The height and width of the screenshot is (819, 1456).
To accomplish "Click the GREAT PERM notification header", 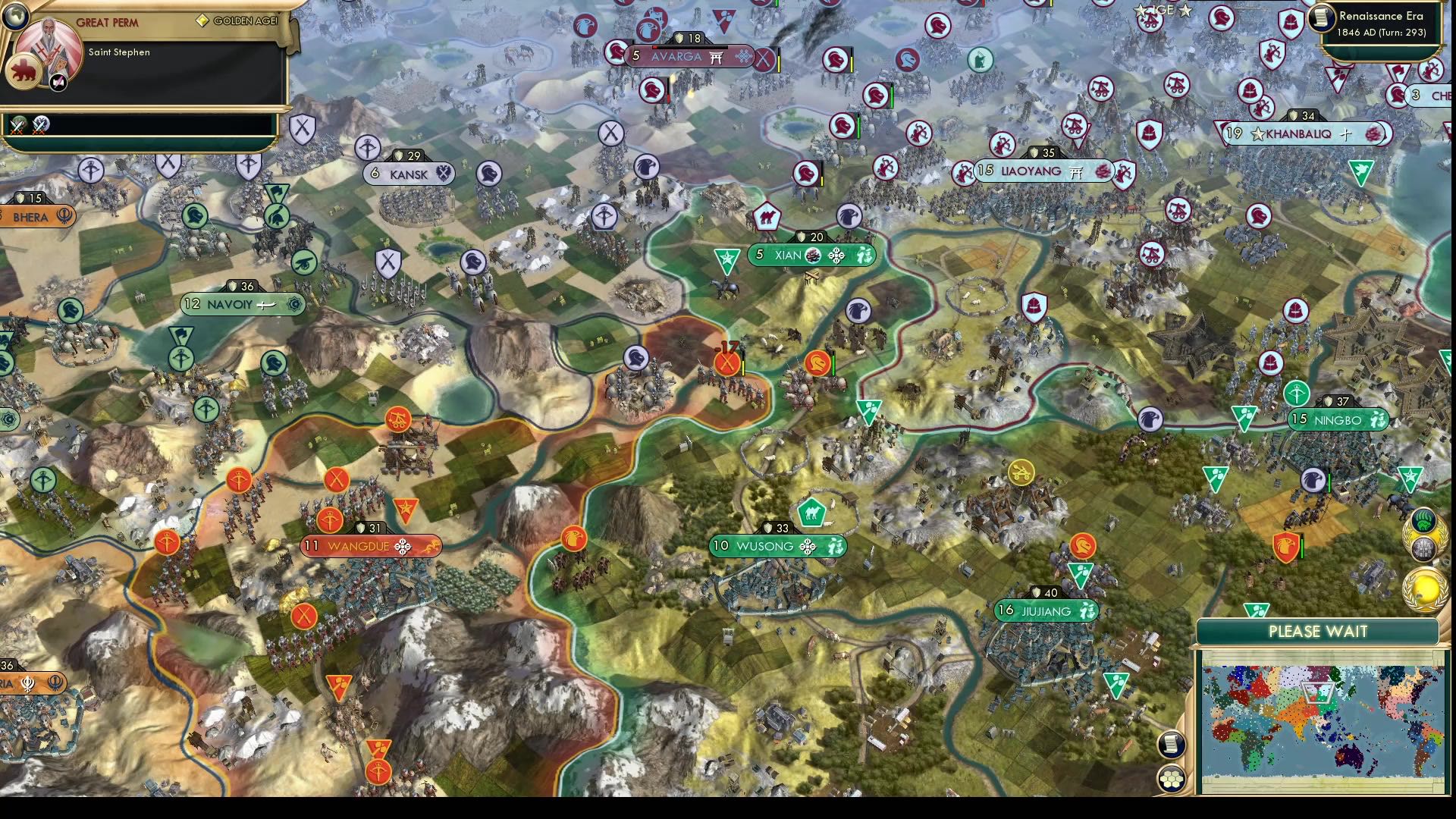I will [x=108, y=23].
